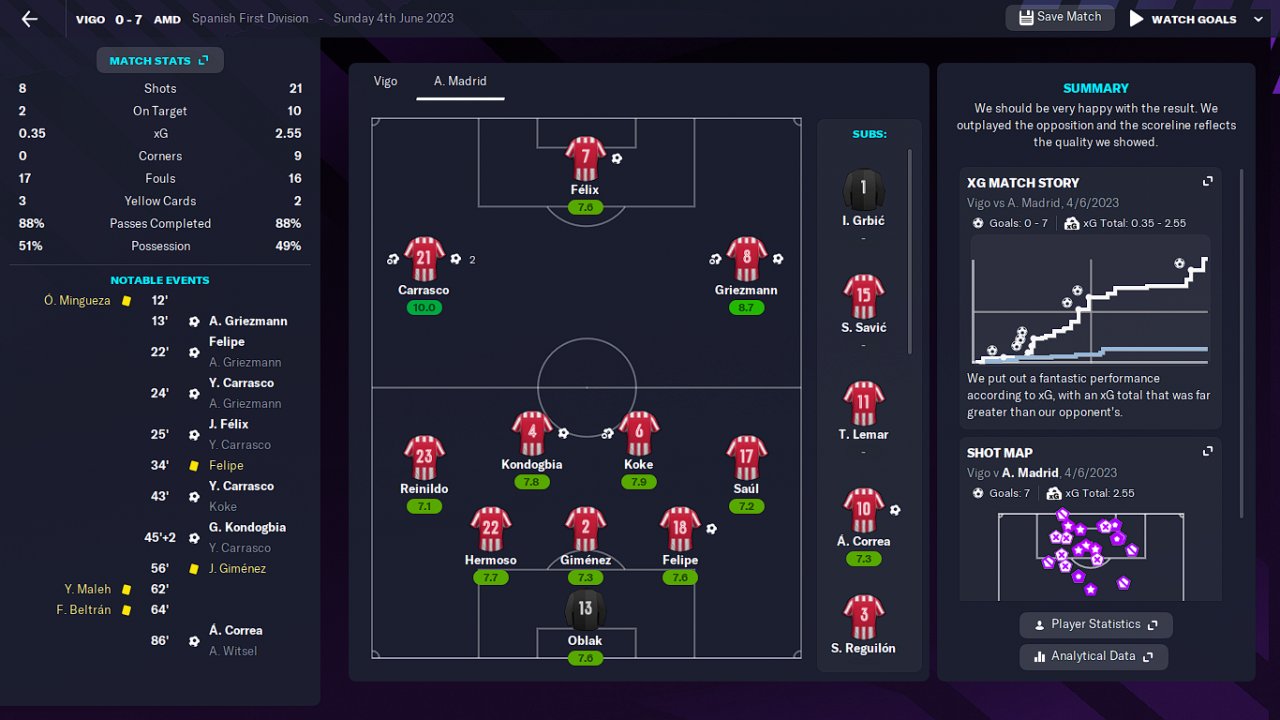Expand the Shot Map panel
The width and height of the screenshot is (1280, 720).
coord(1208,452)
